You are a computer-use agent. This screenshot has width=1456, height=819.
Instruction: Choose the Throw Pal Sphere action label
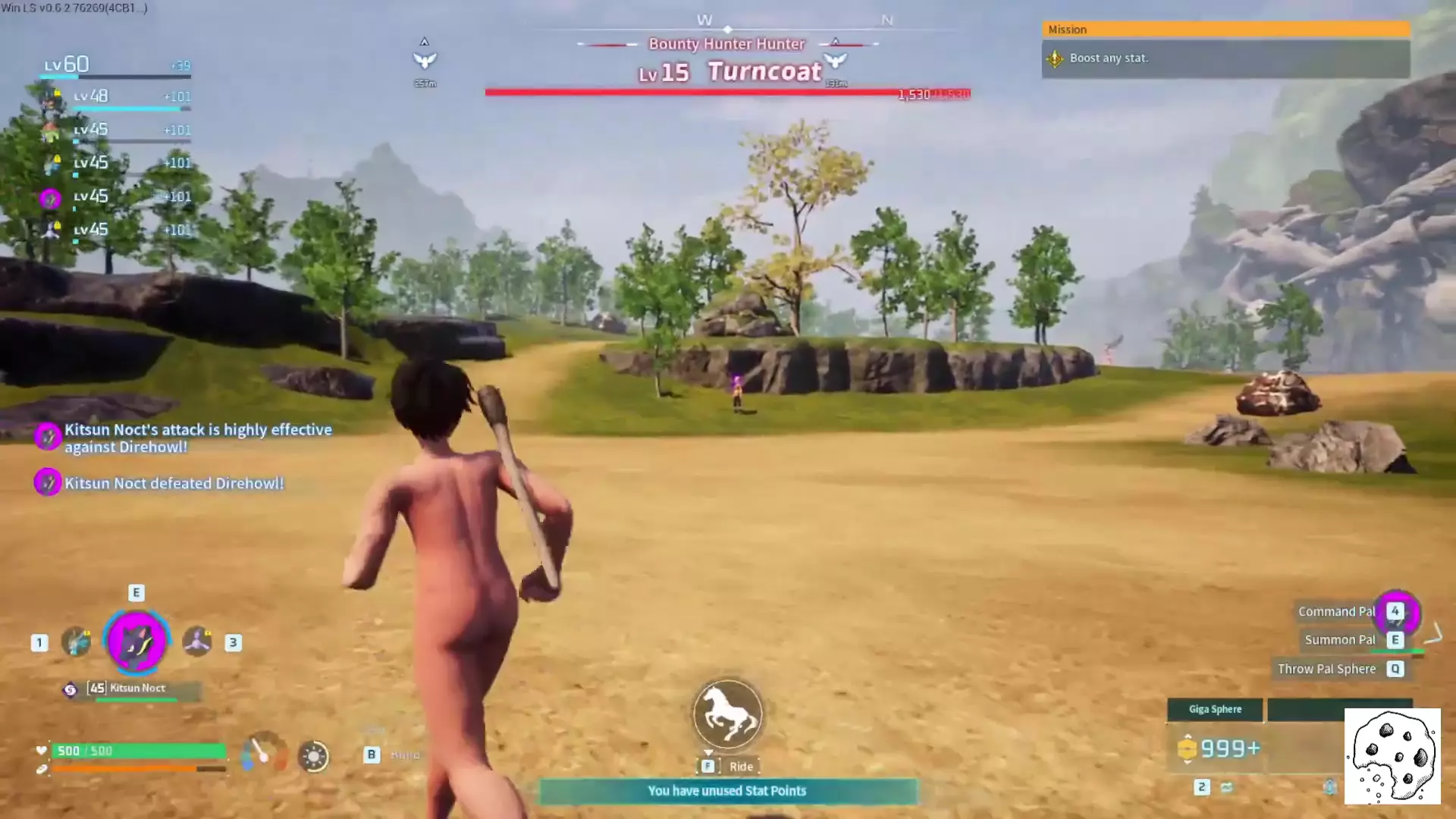1326,669
